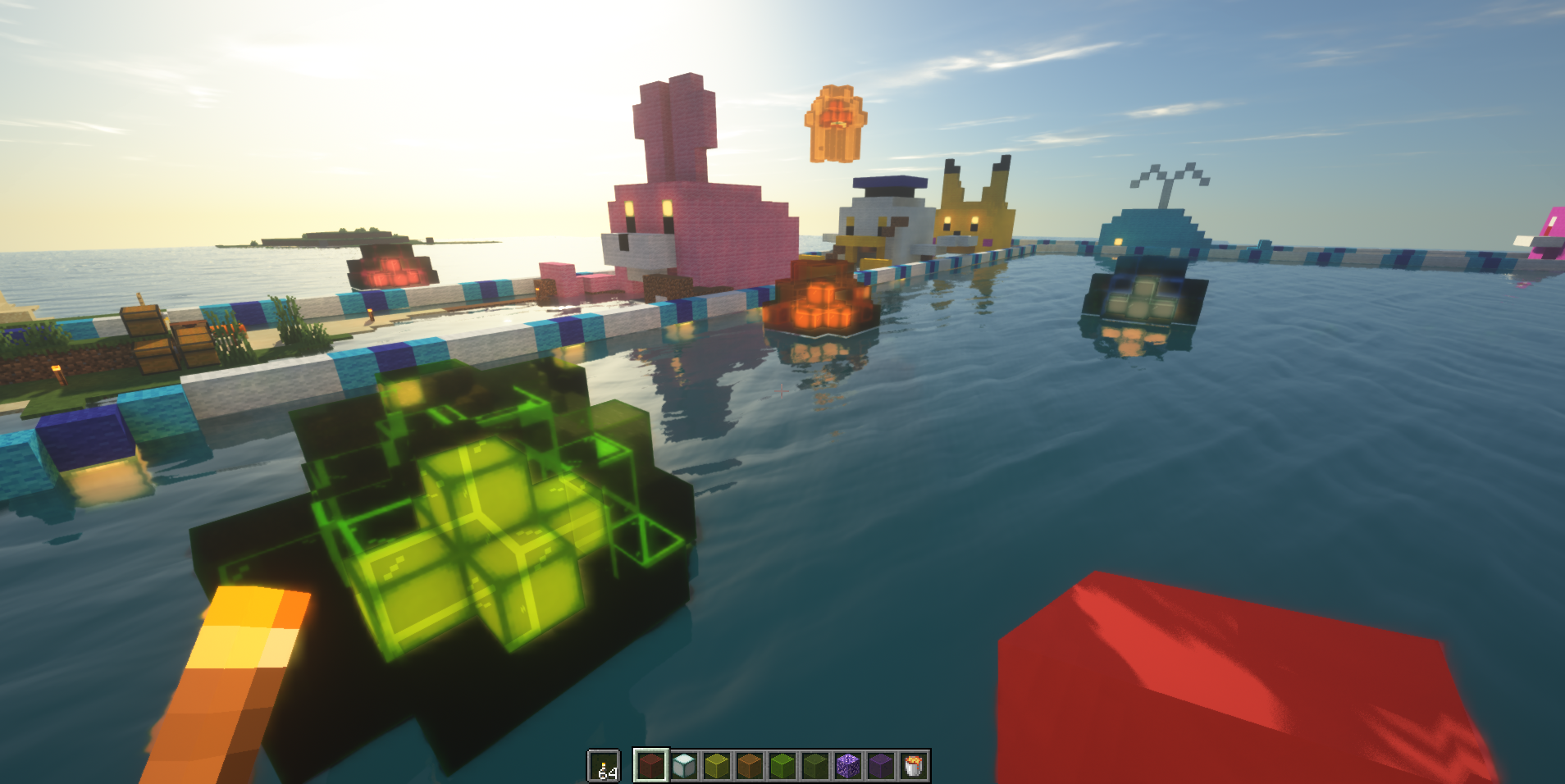Choose the dark green stained glass slot
1565x784 pixels.
click(x=815, y=766)
